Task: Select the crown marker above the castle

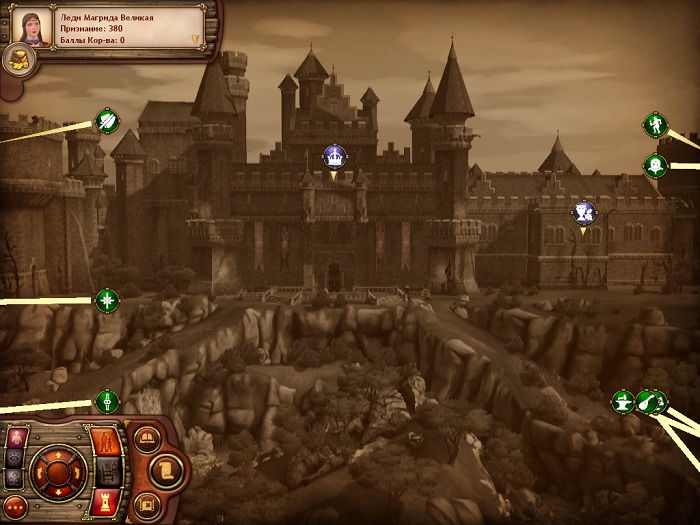Action: click(x=334, y=156)
